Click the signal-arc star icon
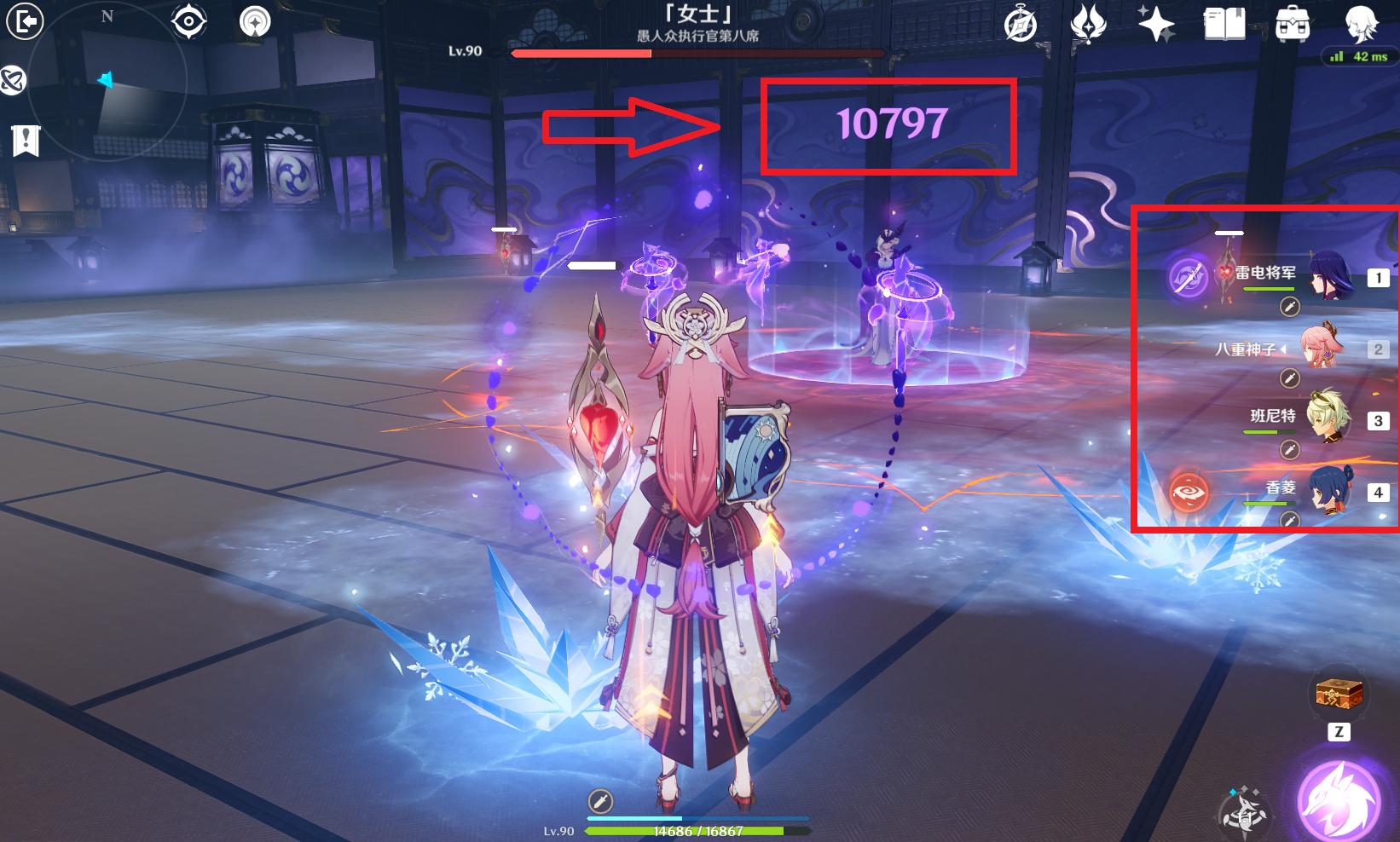 pyautogui.click(x=255, y=21)
